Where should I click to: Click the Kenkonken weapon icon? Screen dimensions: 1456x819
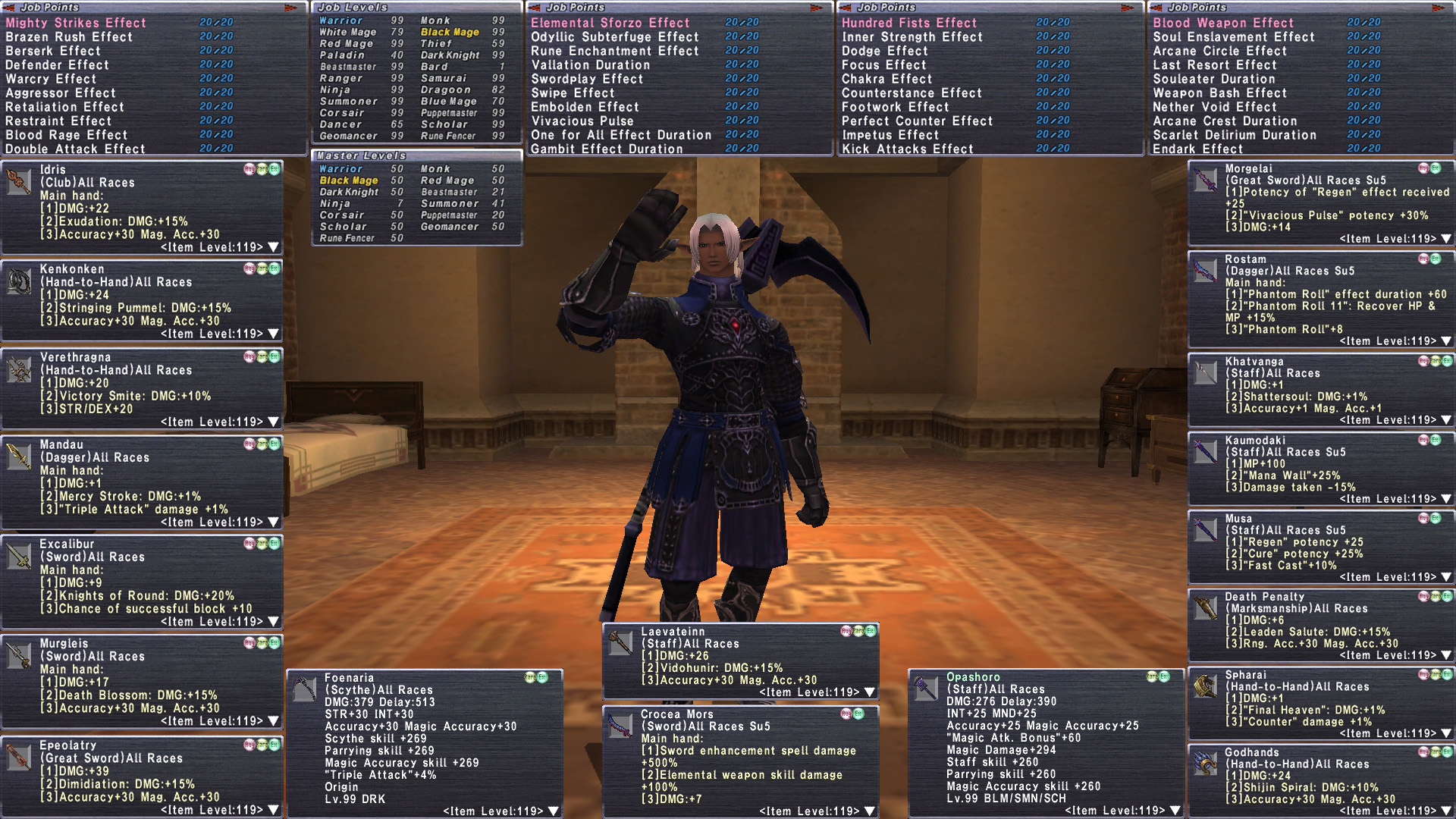click(18, 282)
